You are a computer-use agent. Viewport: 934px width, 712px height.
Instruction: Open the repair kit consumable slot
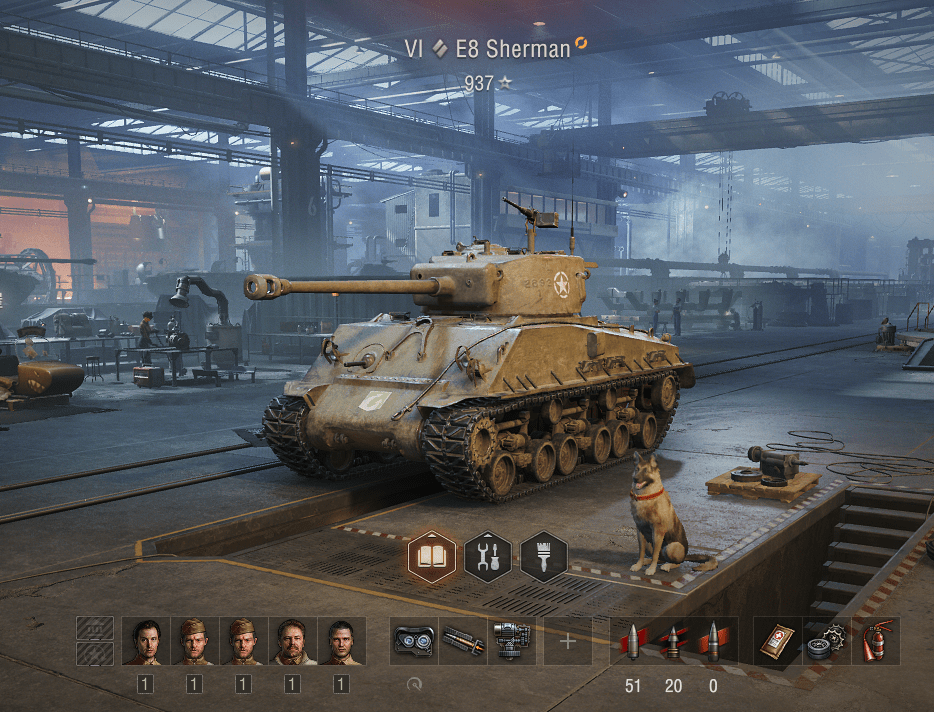tap(826, 641)
